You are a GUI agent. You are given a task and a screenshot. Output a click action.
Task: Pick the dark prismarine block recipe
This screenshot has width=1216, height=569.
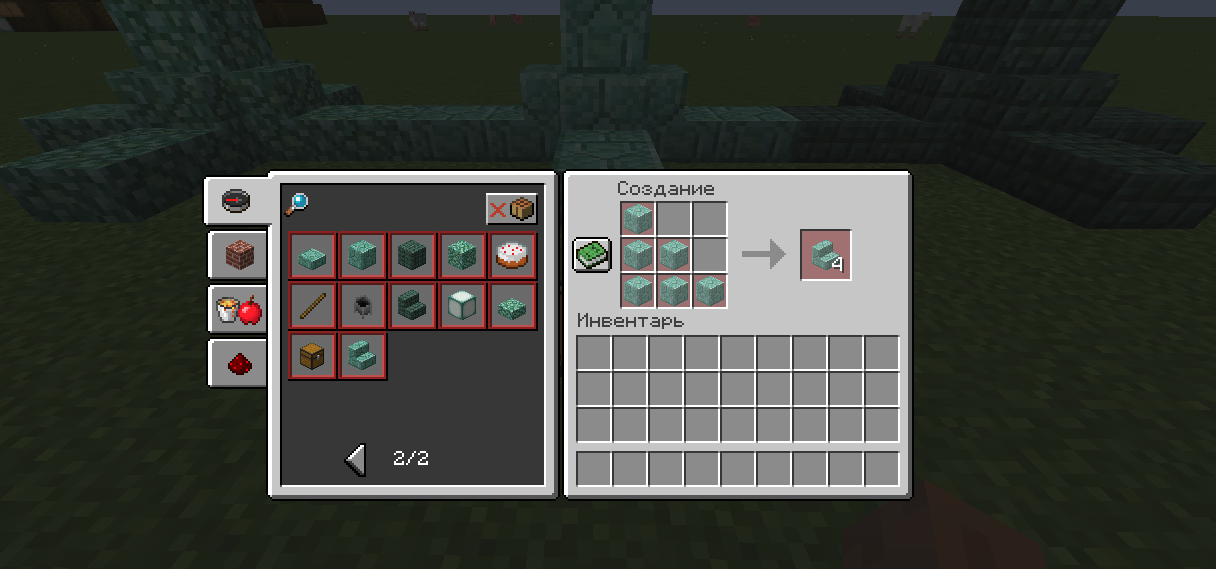413,256
